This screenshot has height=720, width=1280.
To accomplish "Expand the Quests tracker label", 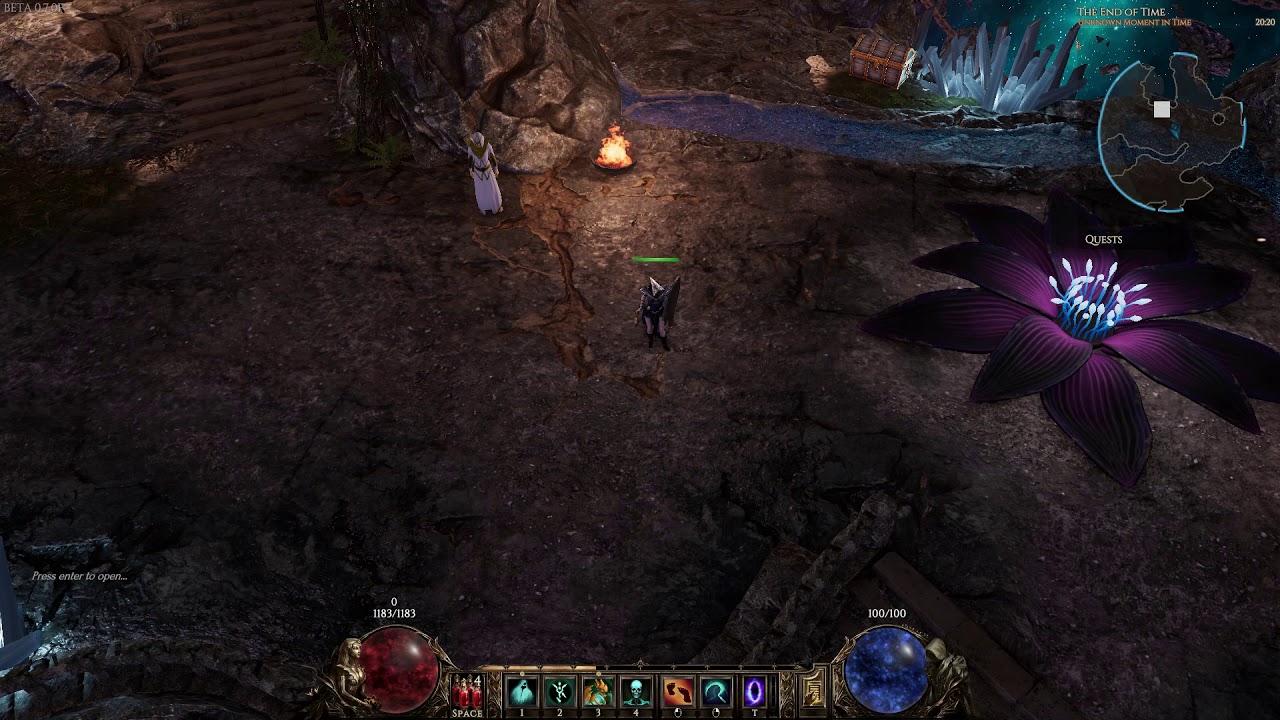I will point(1103,240).
